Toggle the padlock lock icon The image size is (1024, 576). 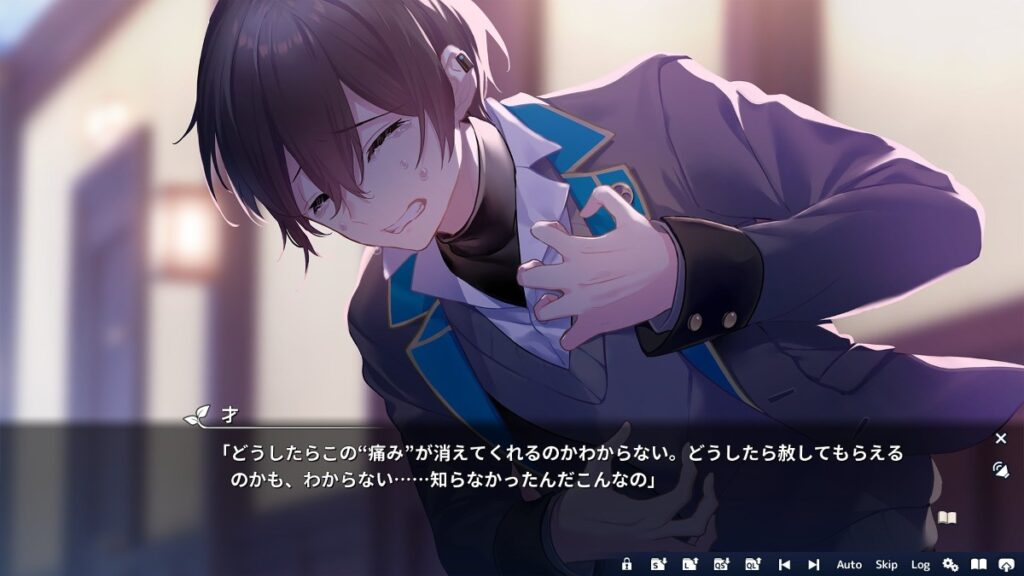(x=627, y=565)
